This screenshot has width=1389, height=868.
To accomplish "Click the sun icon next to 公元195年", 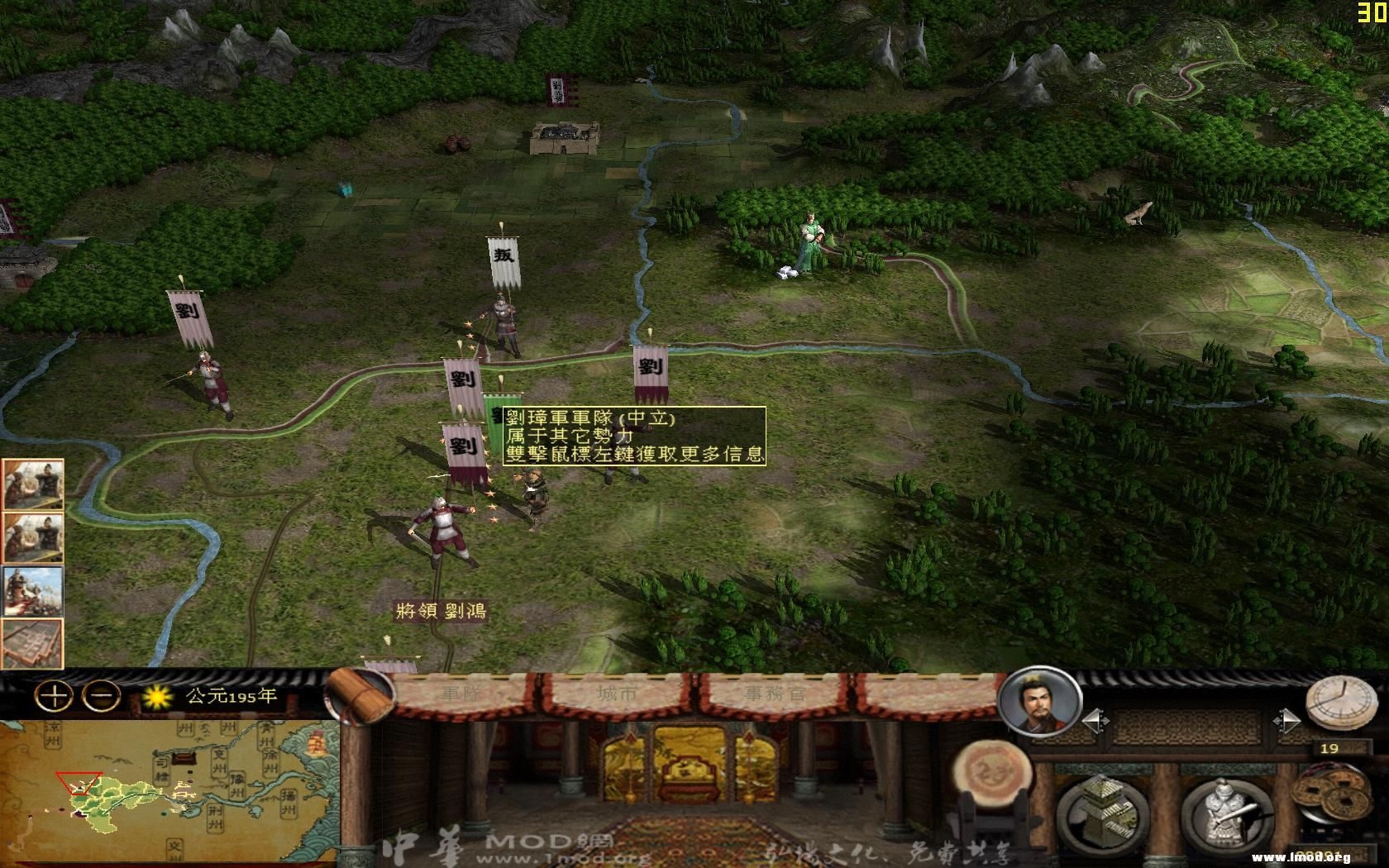I will pyautogui.click(x=157, y=699).
